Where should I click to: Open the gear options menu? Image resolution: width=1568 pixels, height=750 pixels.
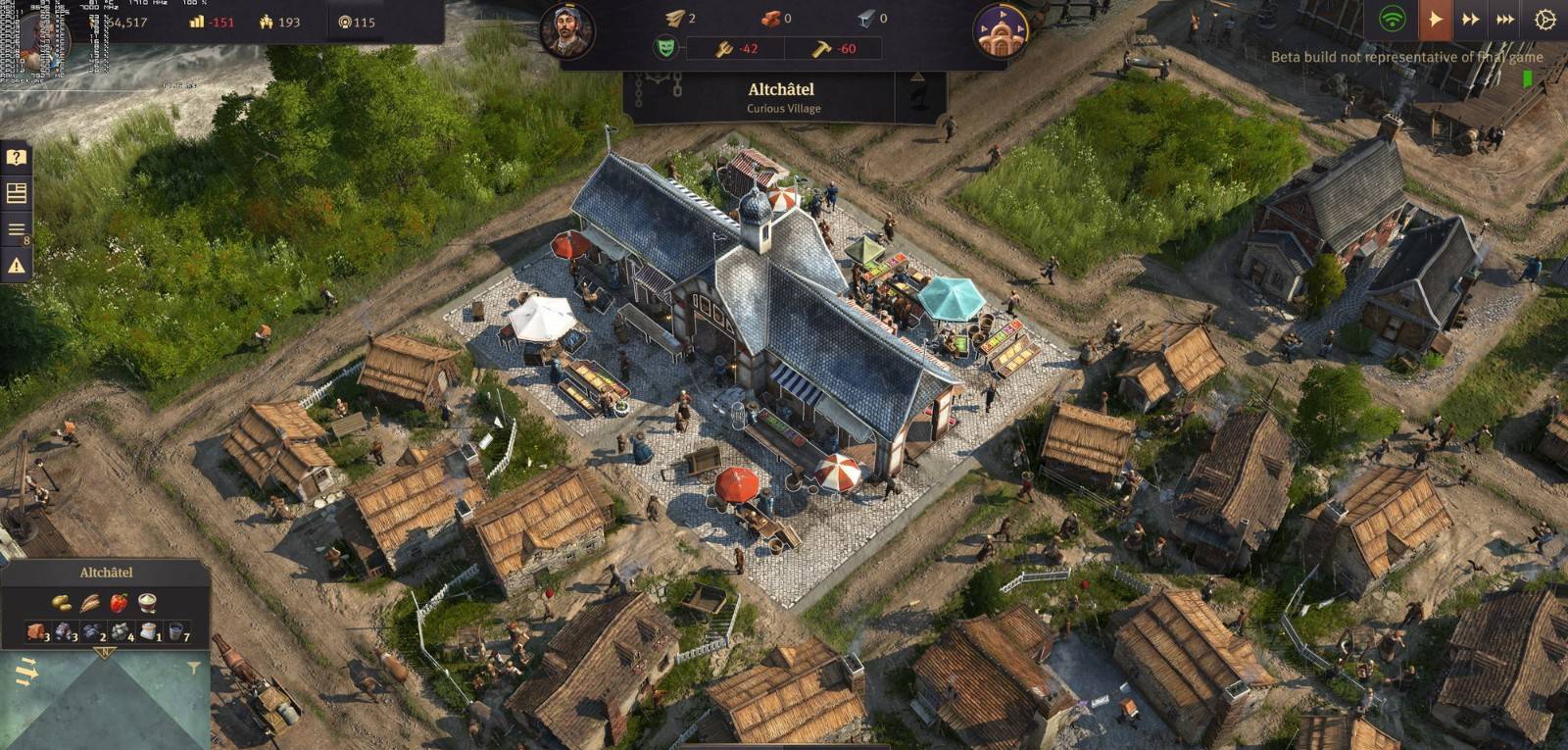(x=1544, y=20)
